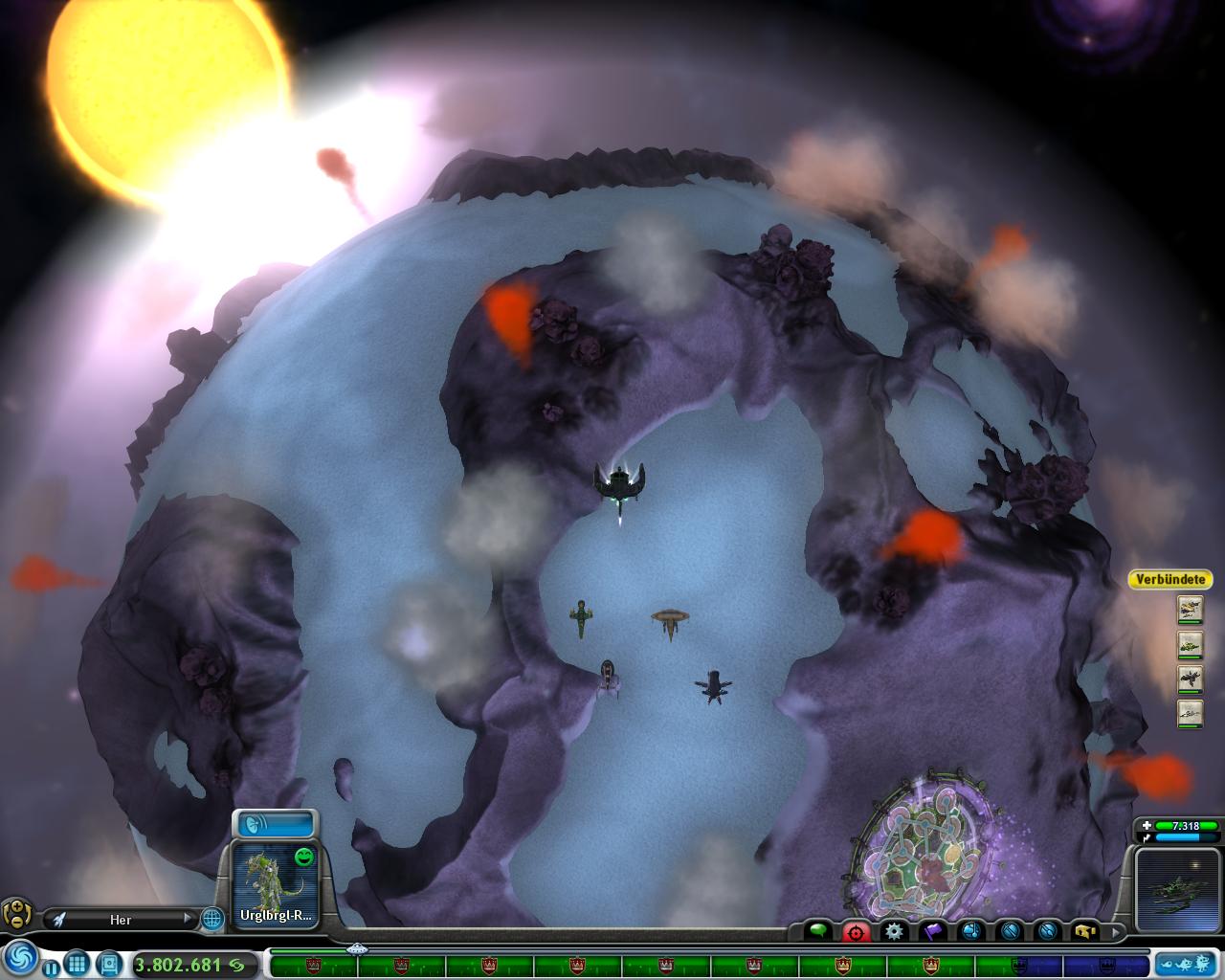Pause the game
The image size is (1225, 980).
pos(51,967)
